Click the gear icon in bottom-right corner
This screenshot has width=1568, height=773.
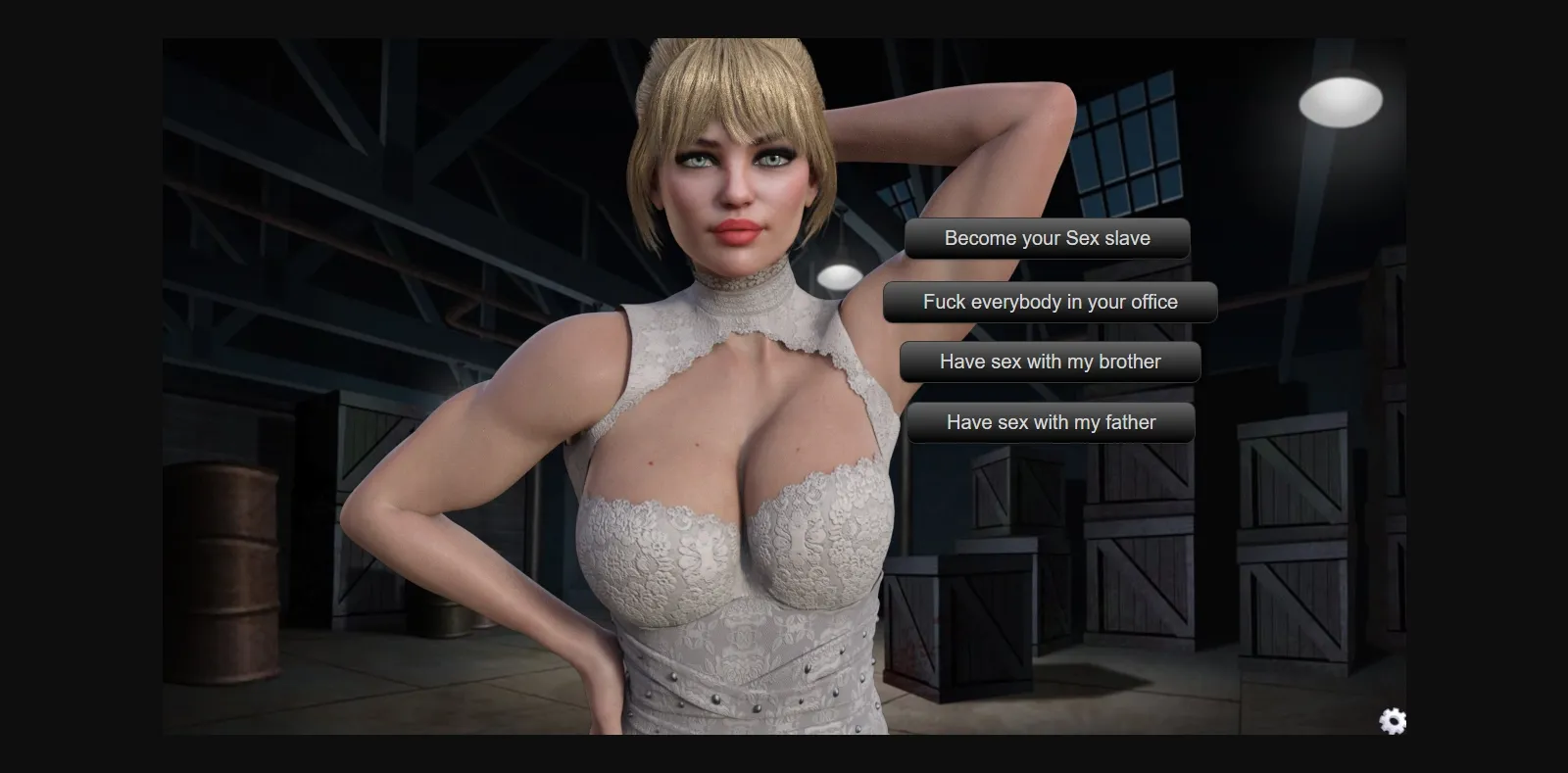1391,722
